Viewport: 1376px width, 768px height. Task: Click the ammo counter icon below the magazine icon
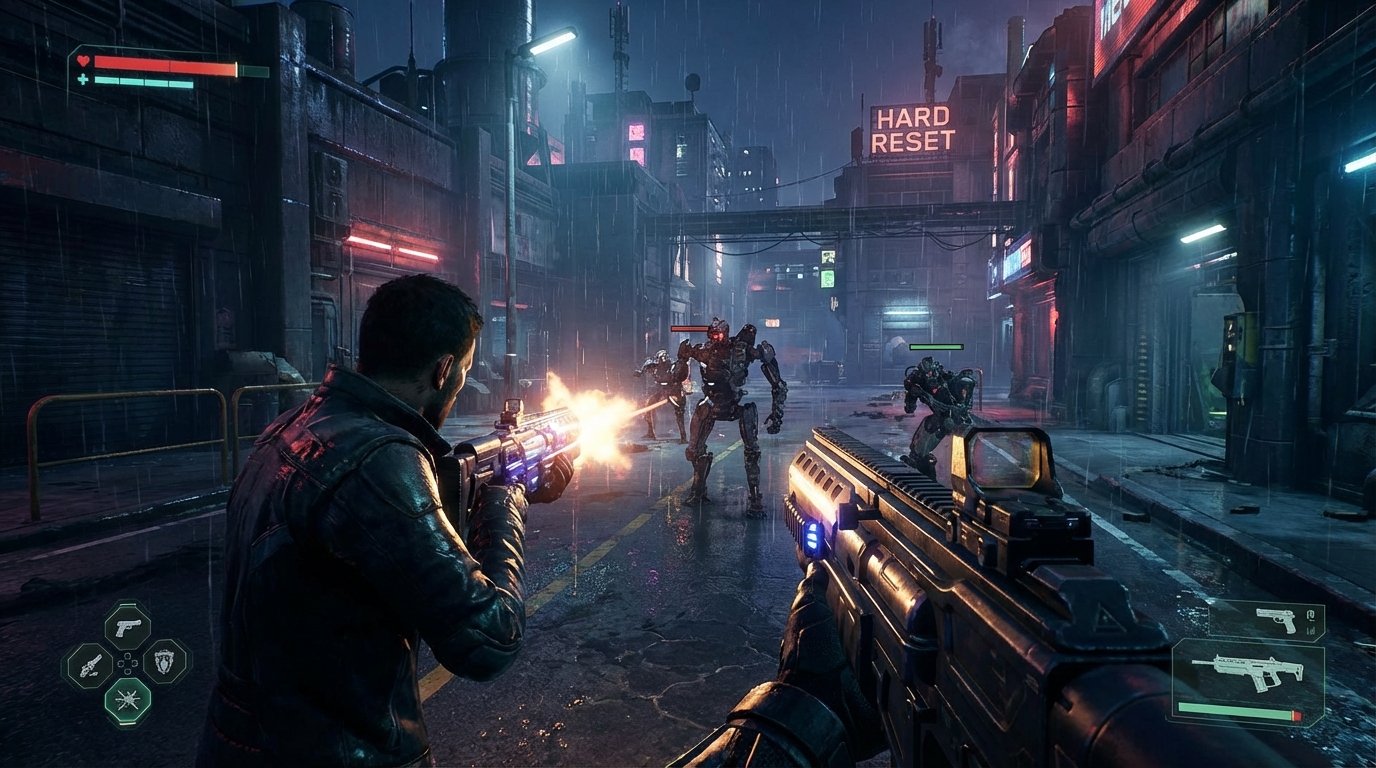1310,631
